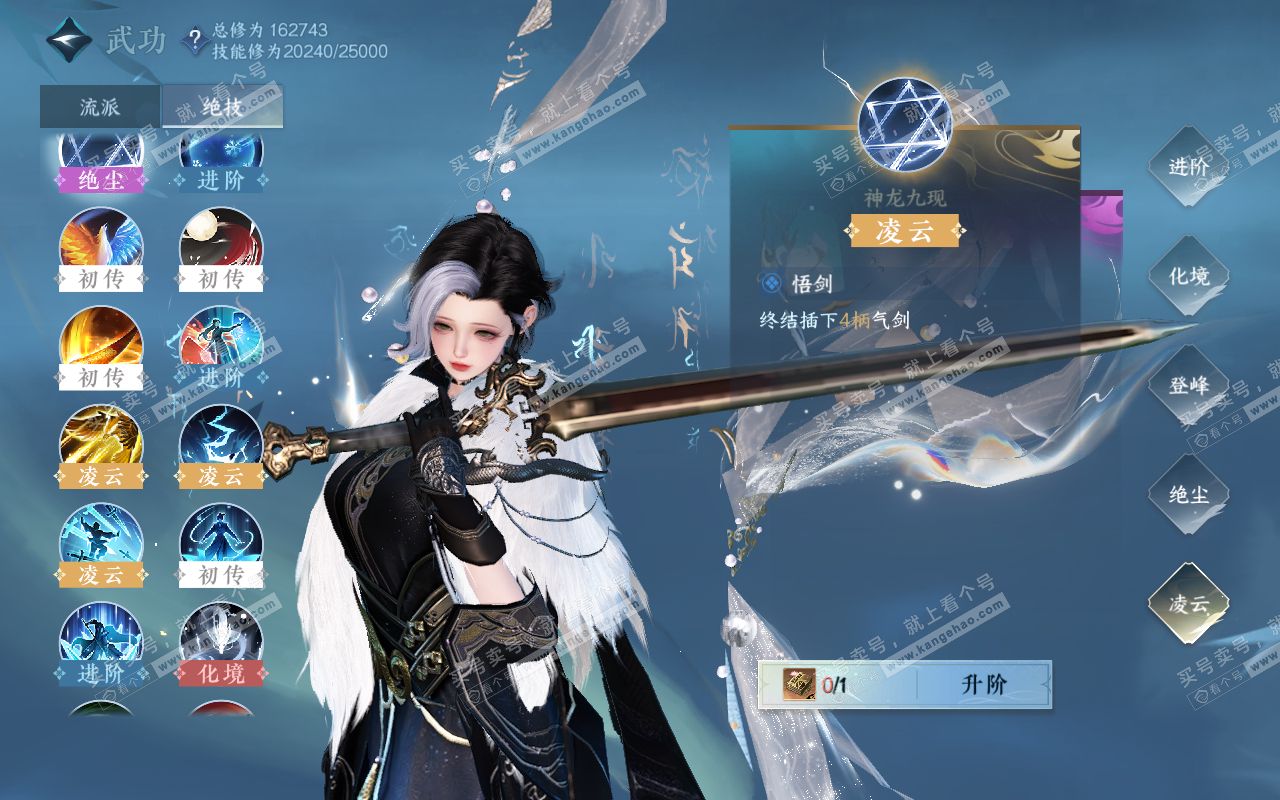
Task: Click the 升阶 upgrade button
Action: (984, 685)
